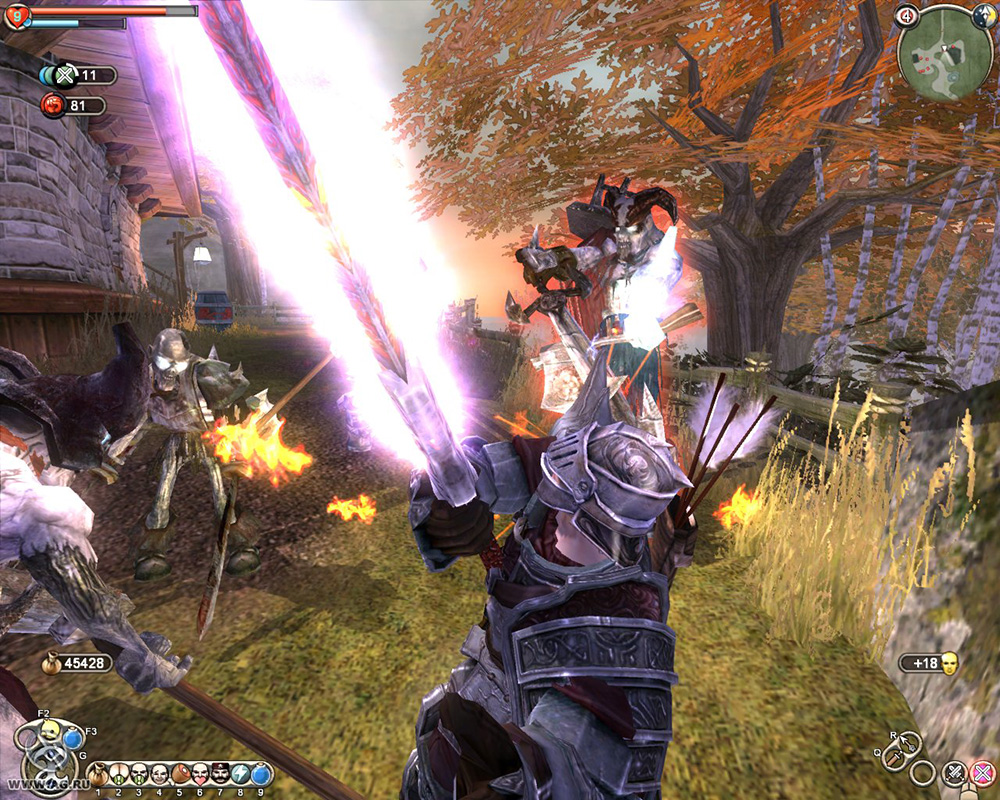Select the brown sack in hotbar slot 1
The image size is (1000, 800).
97,774
